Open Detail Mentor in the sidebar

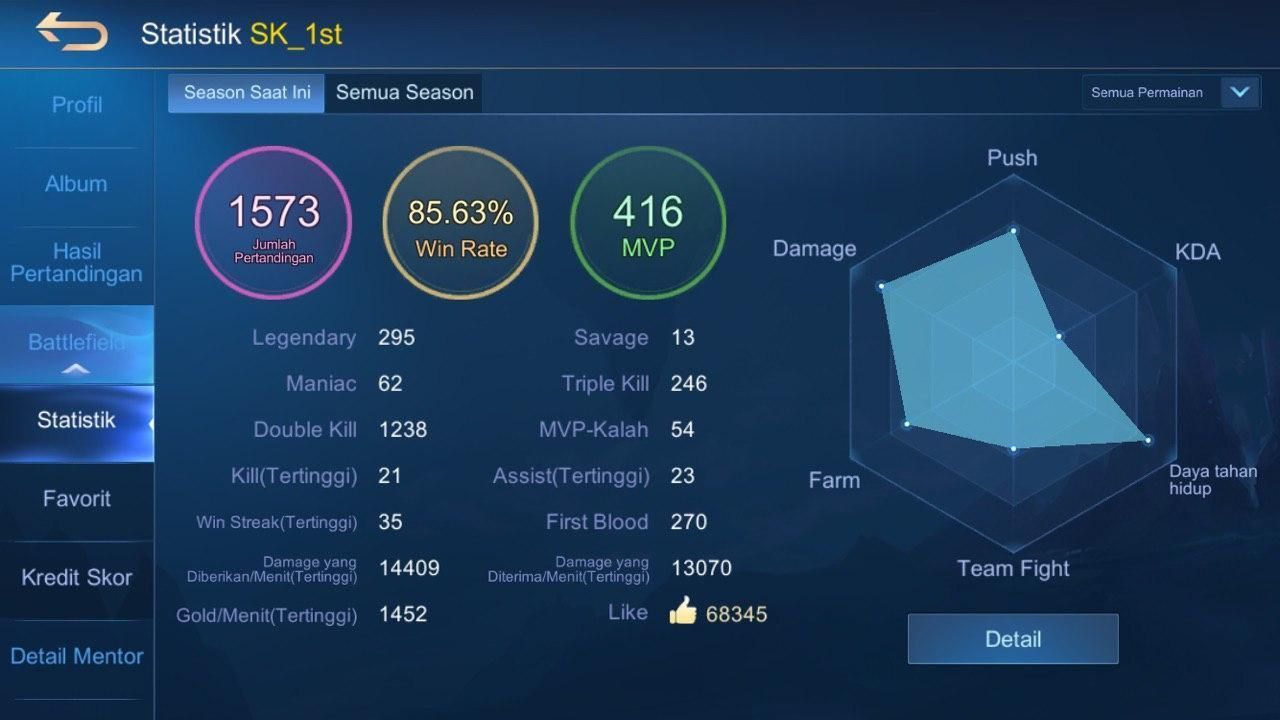(x=77, y=656)
